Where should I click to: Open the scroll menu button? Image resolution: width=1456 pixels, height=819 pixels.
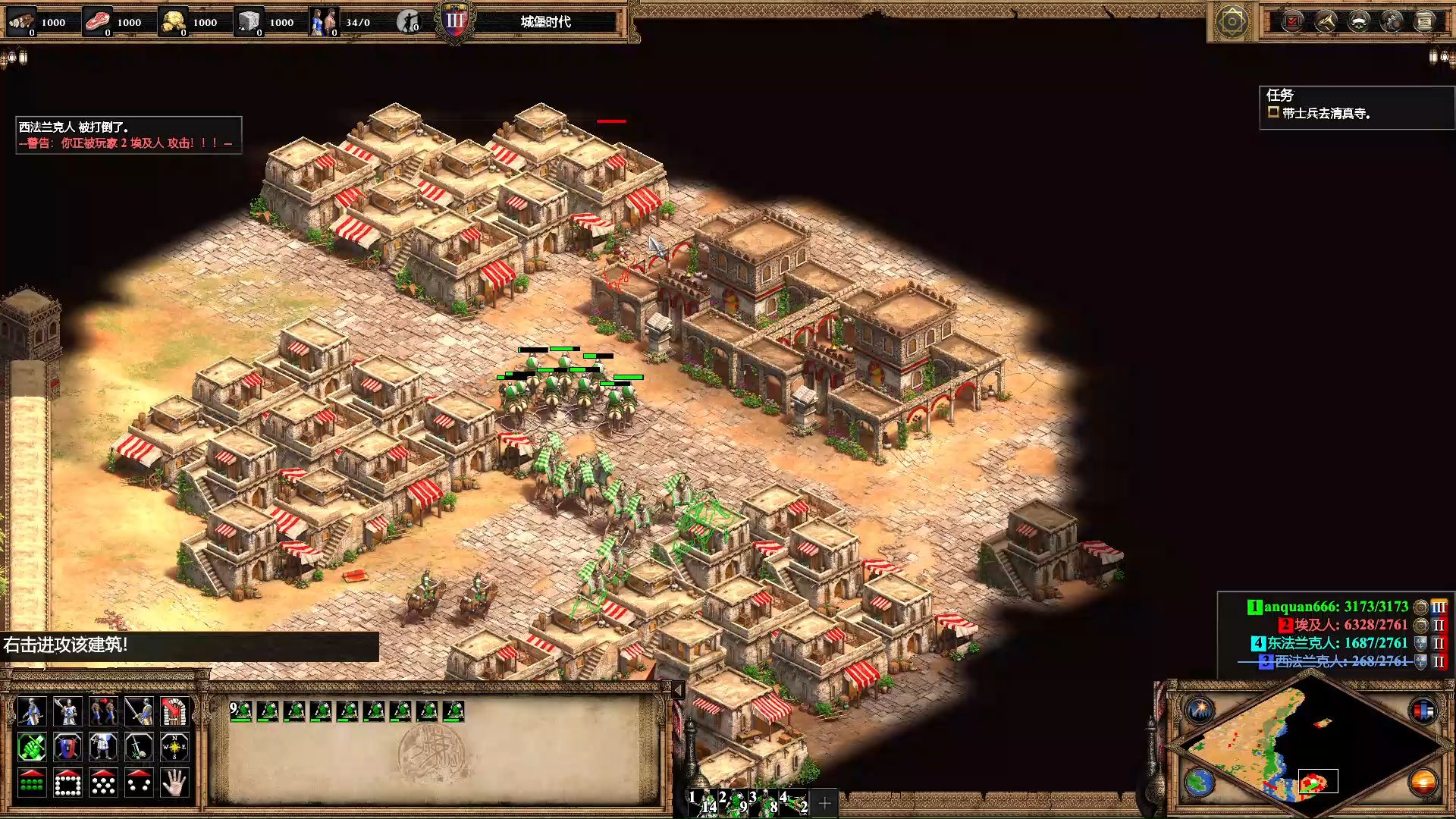click(x=1425, y=21)
